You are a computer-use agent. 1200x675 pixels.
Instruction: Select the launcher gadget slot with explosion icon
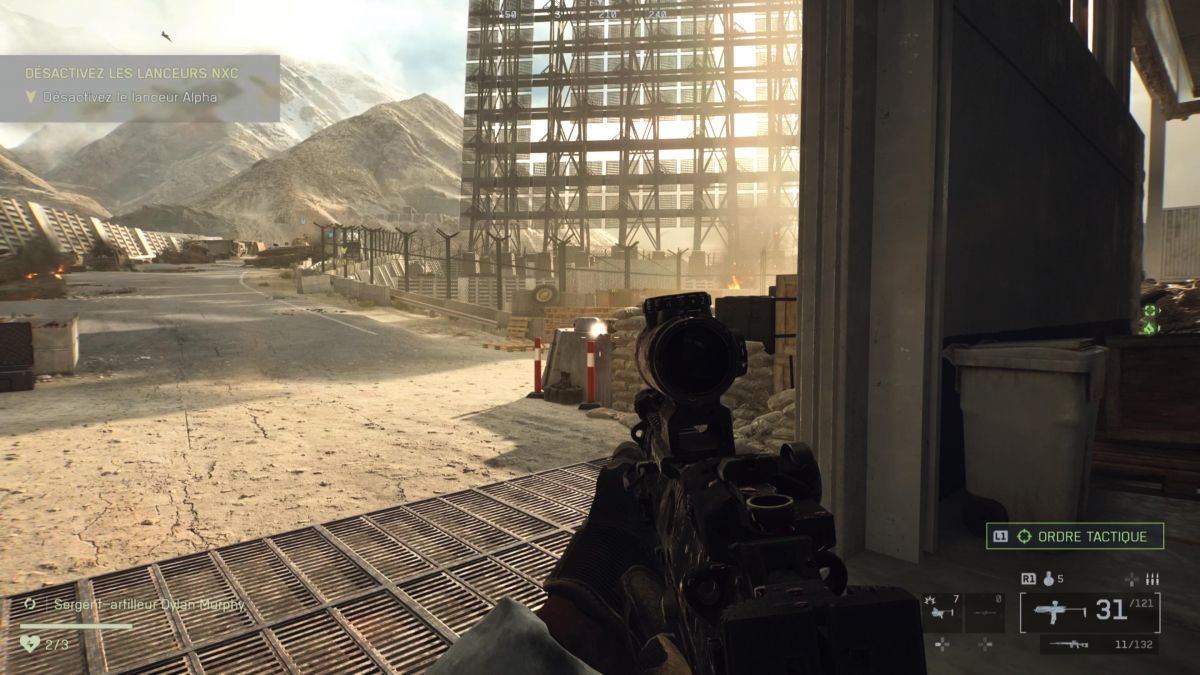coord(942,613)
